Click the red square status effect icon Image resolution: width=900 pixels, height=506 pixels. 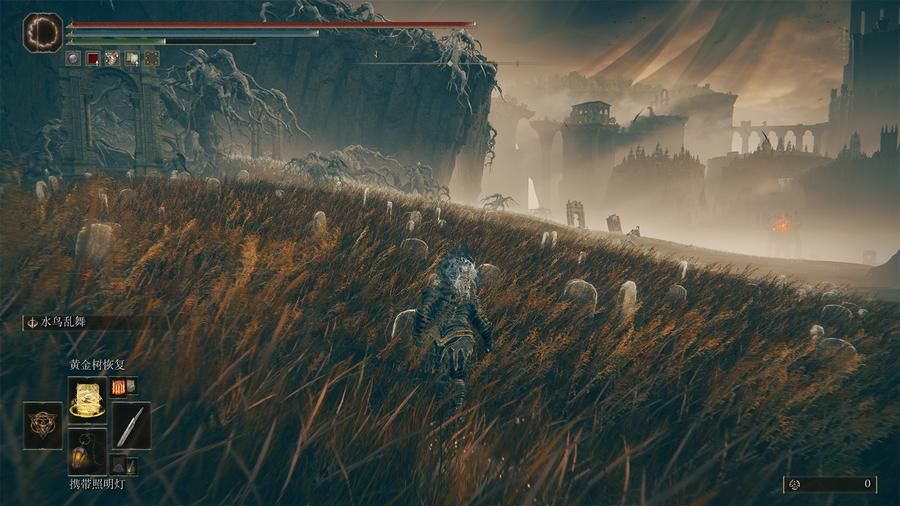click(93, 59)
